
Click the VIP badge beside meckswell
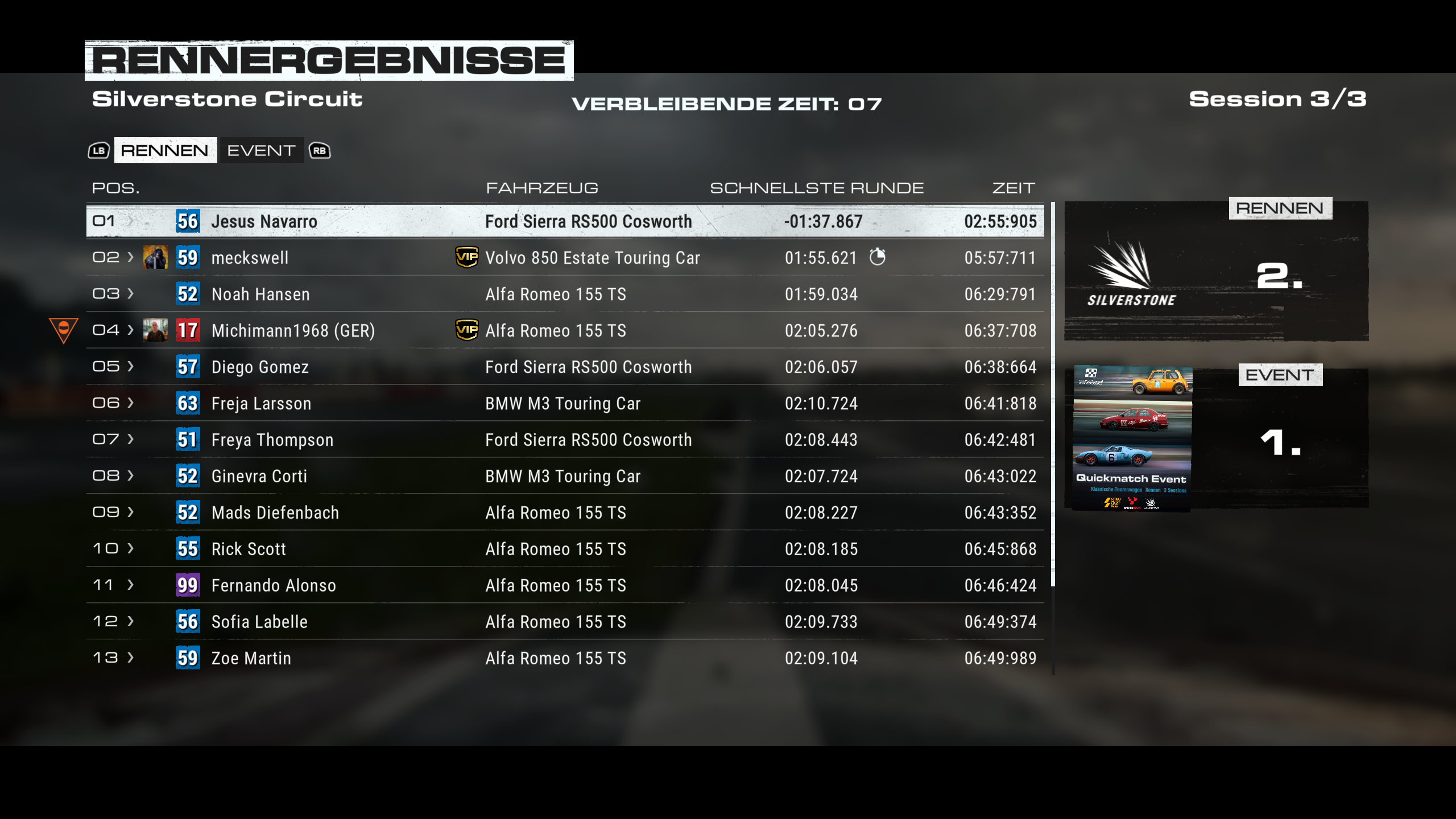coord(468,258)
